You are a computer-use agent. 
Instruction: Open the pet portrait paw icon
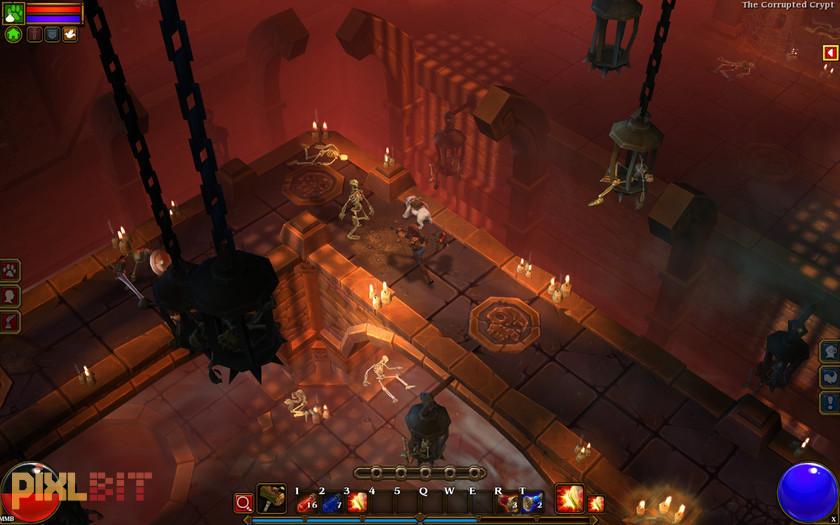click(x=13, y=13)
